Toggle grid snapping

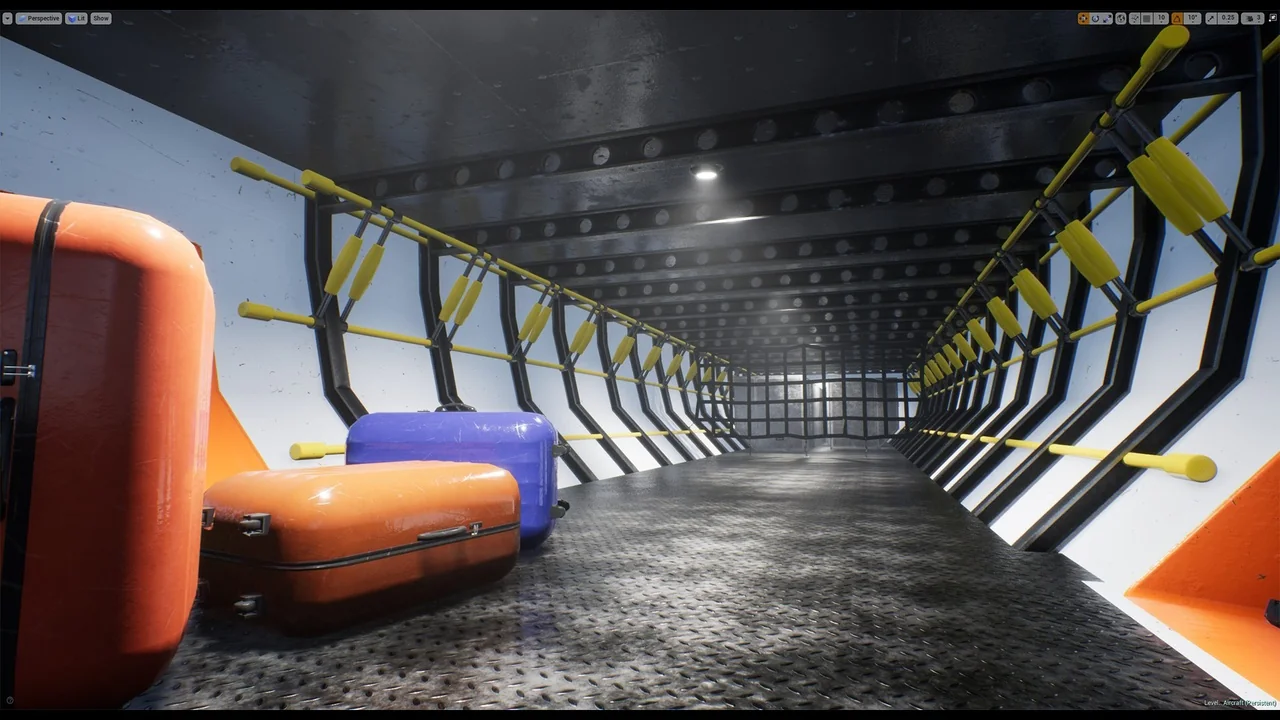pyautogui.click(x=1147, y=18)
